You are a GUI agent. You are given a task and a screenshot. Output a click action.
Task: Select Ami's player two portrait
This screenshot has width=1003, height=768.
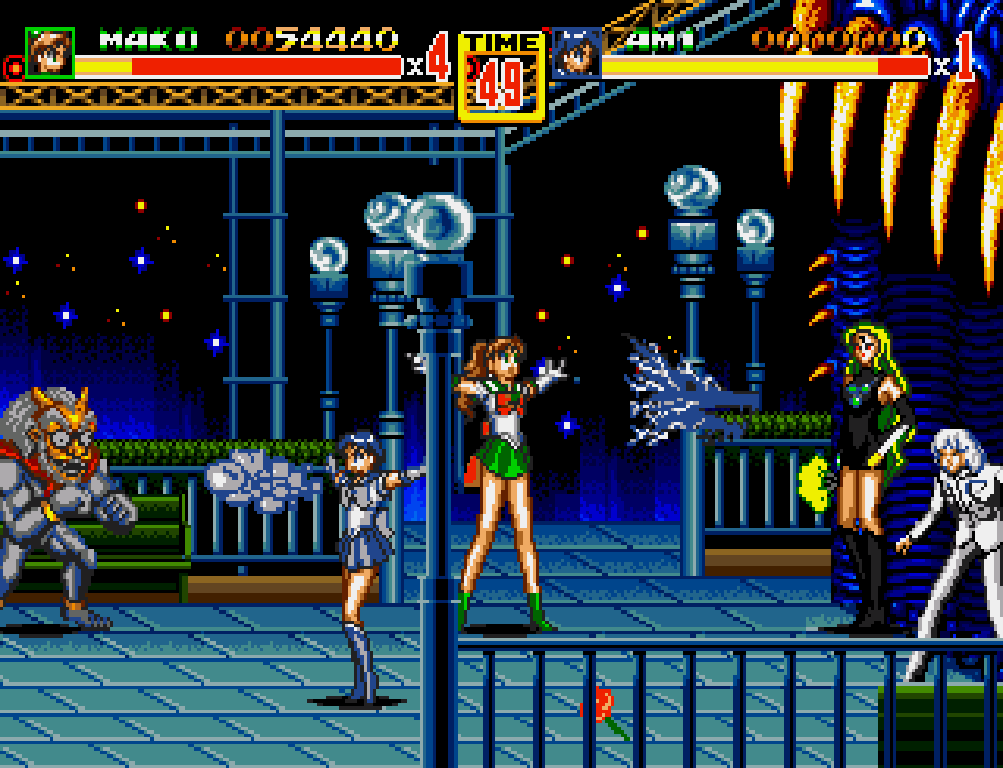click(576, 53)
